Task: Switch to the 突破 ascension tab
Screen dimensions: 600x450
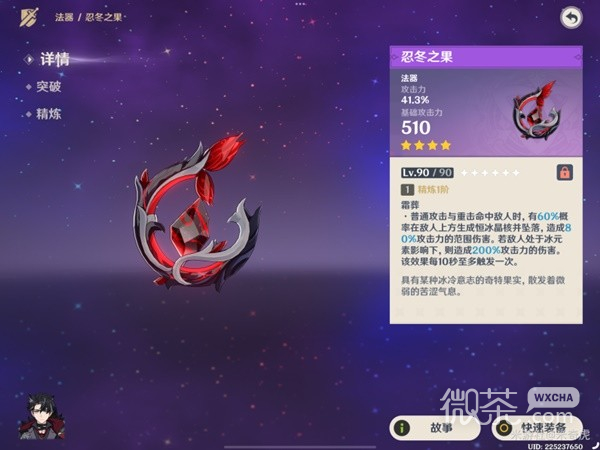Action: (x=47, y=87)
